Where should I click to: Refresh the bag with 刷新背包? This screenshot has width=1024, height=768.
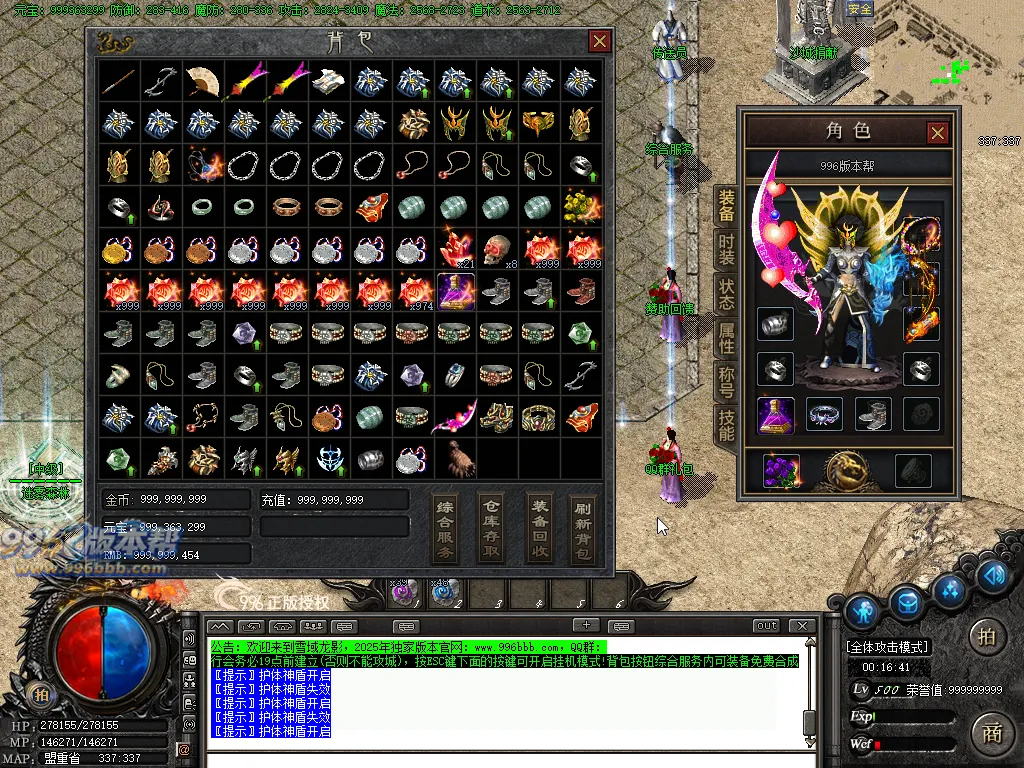[x=583, y=527]
